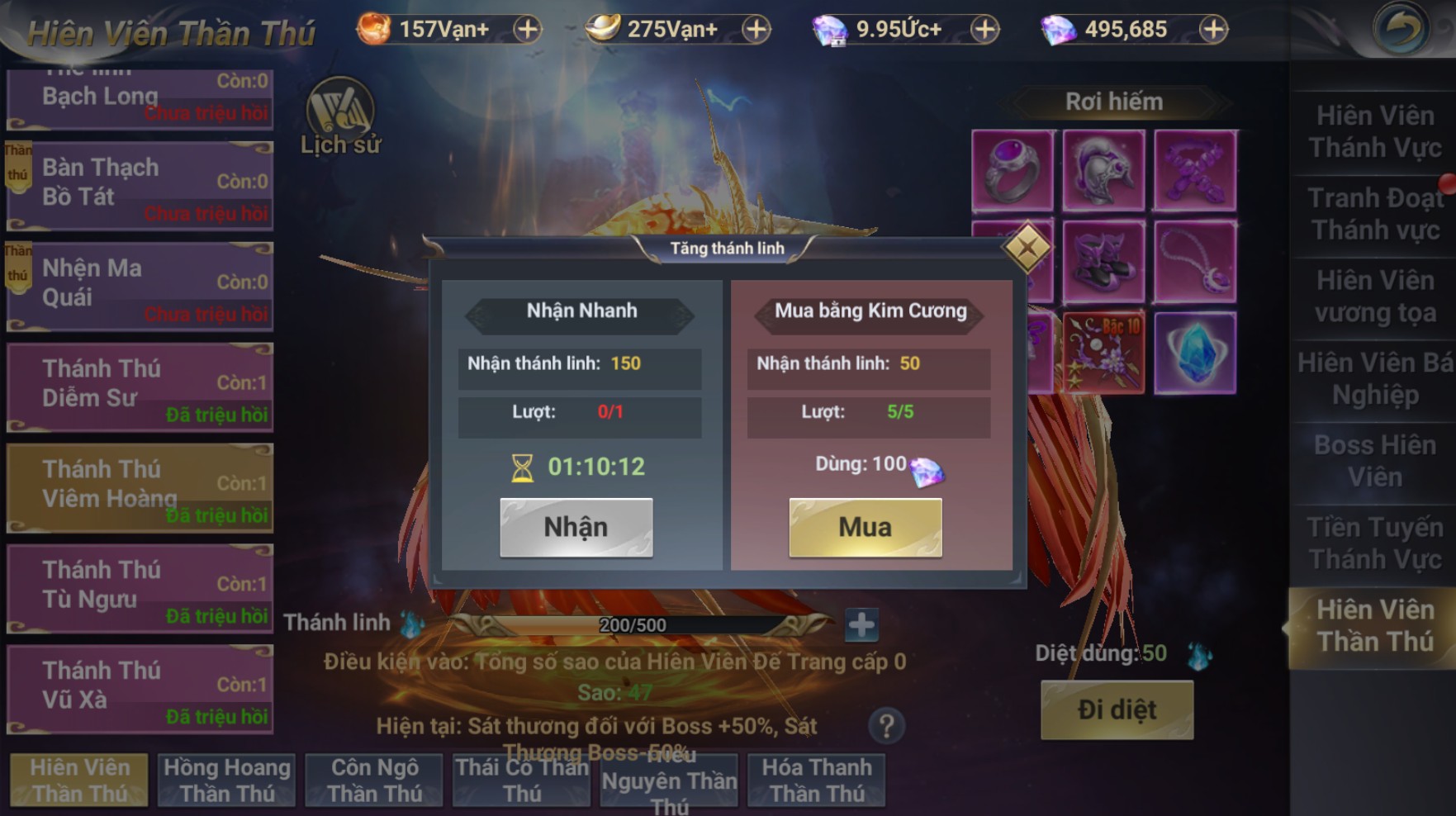Add thánh linh with the plus button
This screenshot has width=1456, height=816.
(861, 625)
